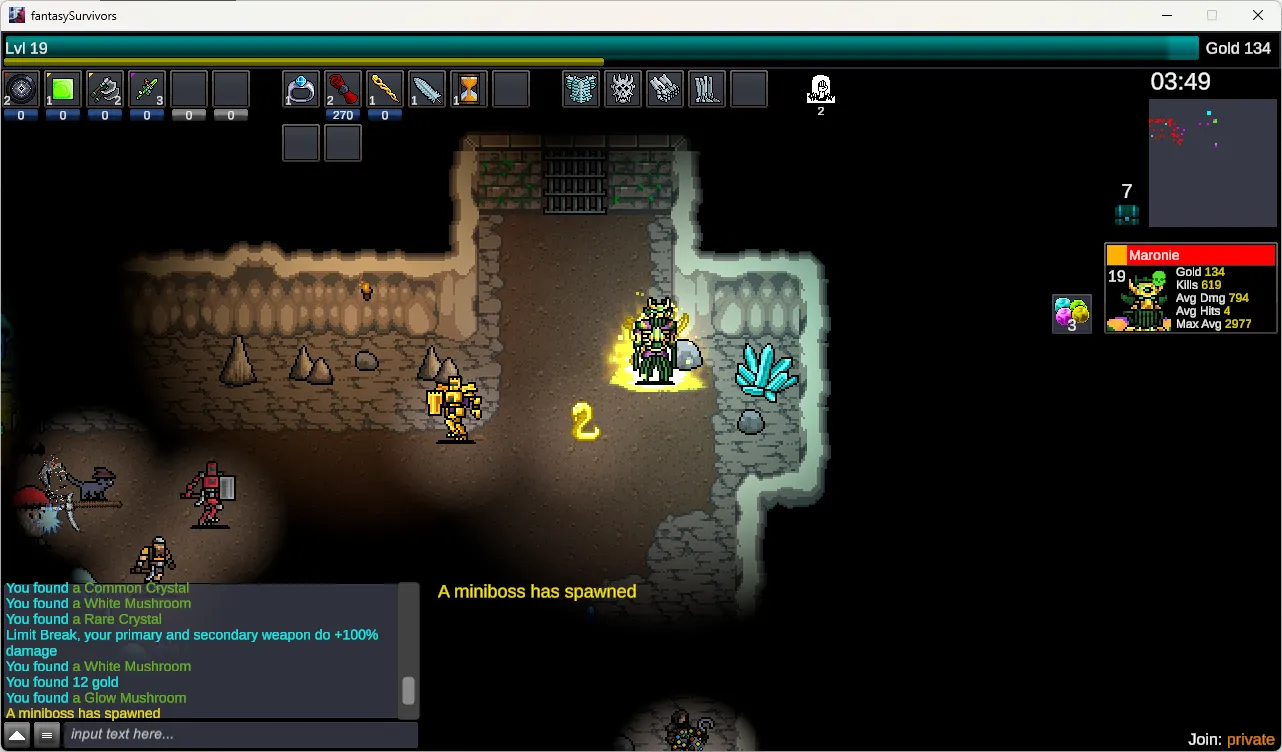Click the blue gem ring item

click(x=301, y=90)
